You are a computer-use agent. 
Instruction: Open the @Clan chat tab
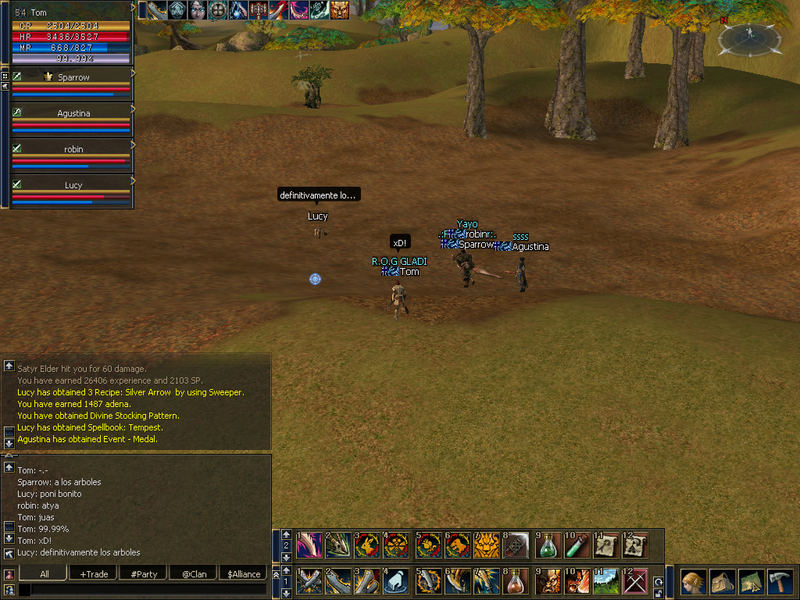click(193, 574)
